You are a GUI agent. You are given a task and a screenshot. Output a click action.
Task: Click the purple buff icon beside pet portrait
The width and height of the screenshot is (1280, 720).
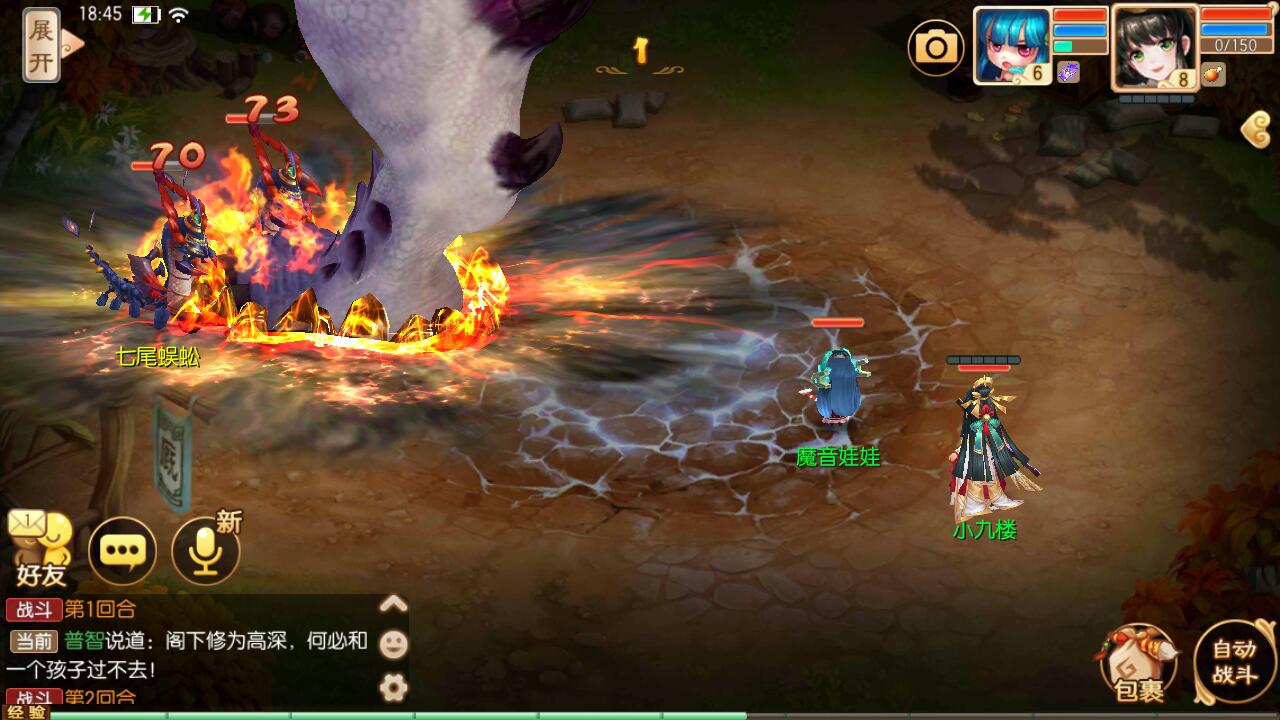1068,72
